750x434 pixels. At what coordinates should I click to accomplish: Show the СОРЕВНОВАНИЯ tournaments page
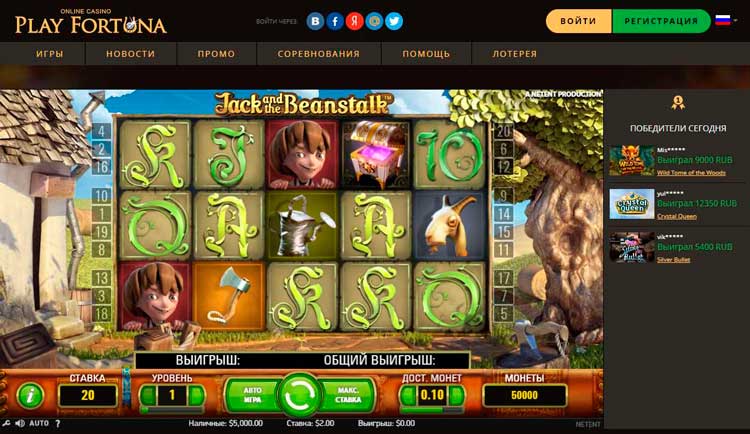point(319,54)
